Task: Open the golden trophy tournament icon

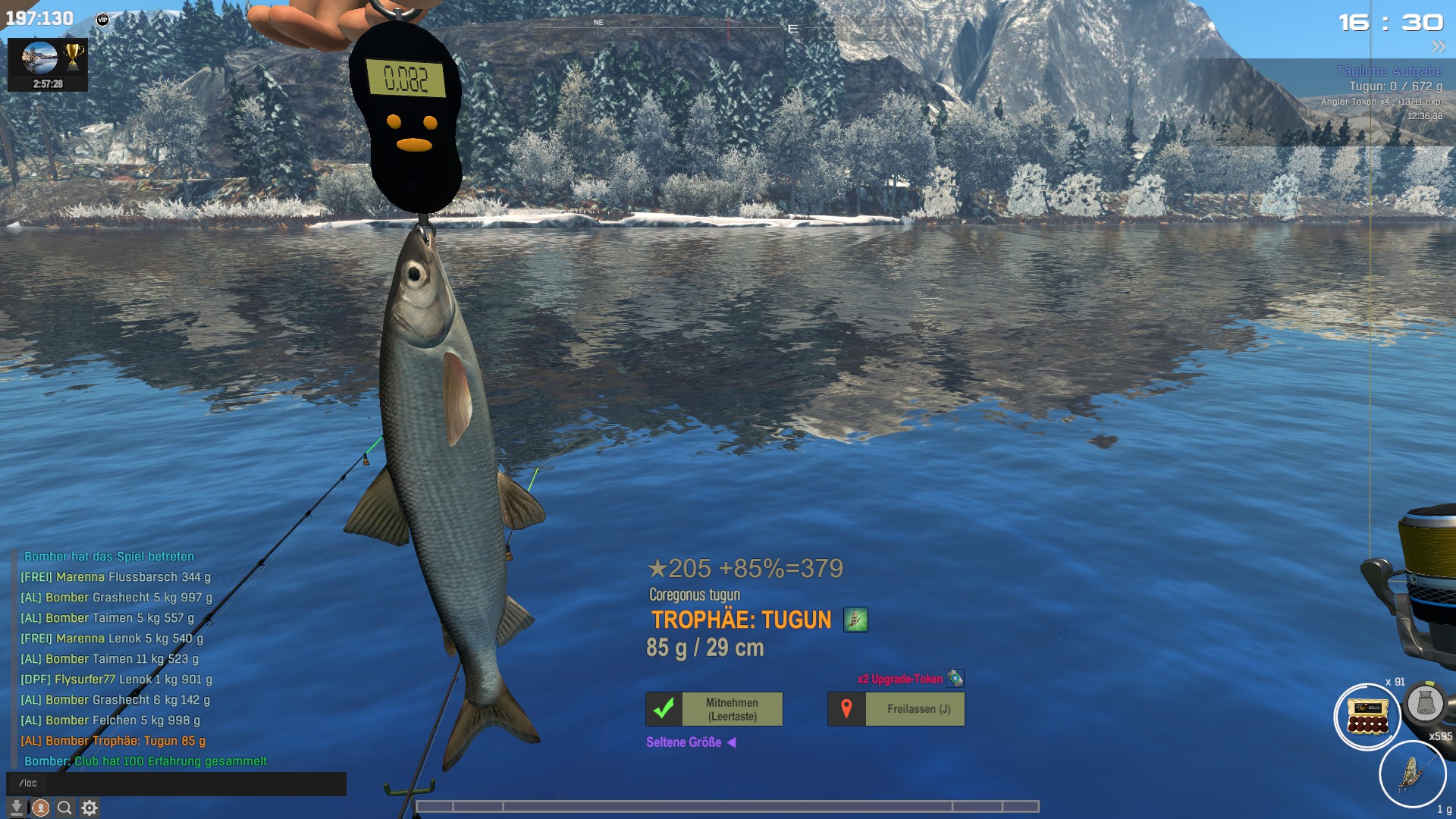Action: point(73,56)
